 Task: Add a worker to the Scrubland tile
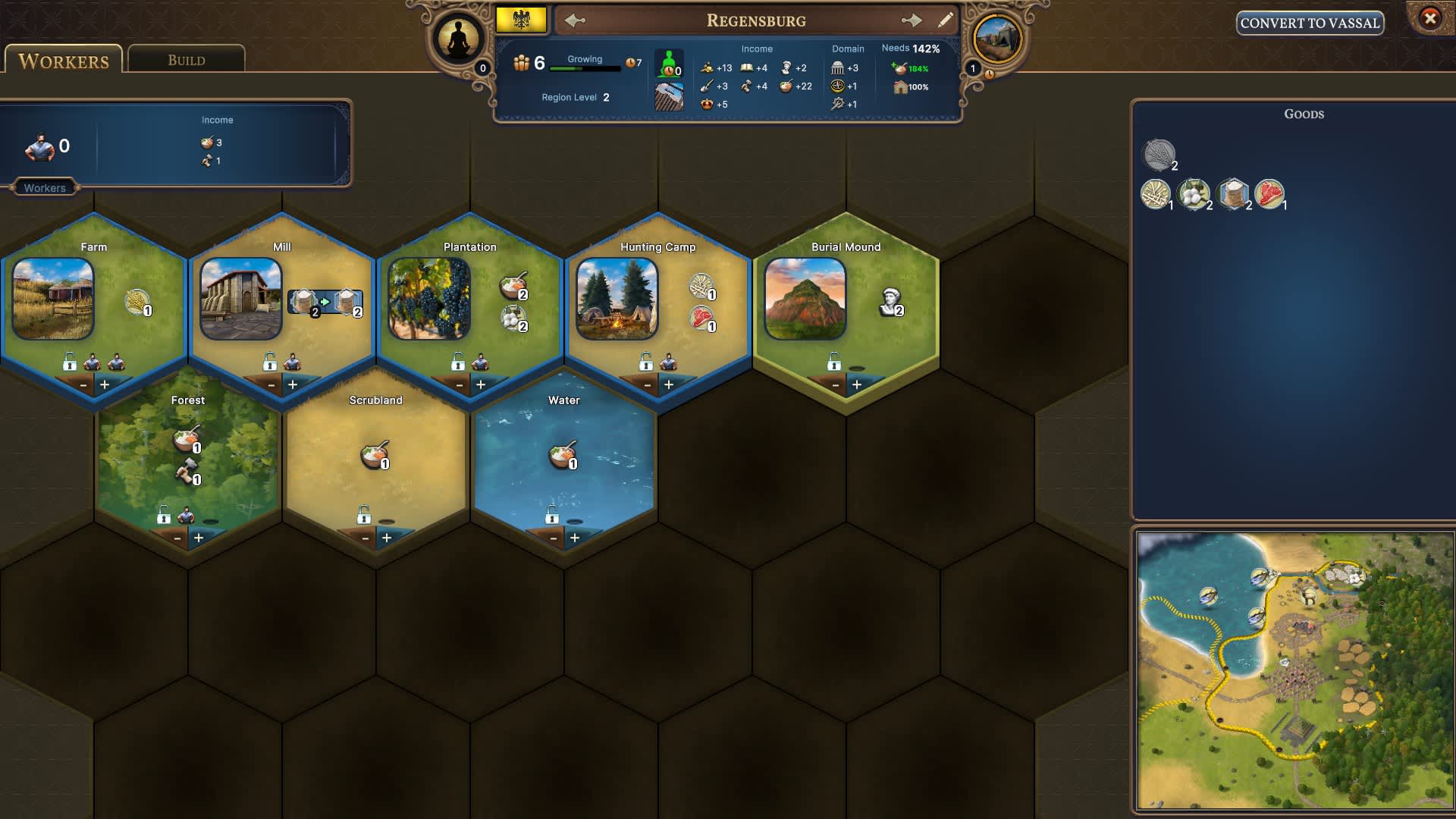tap(387, 538)
